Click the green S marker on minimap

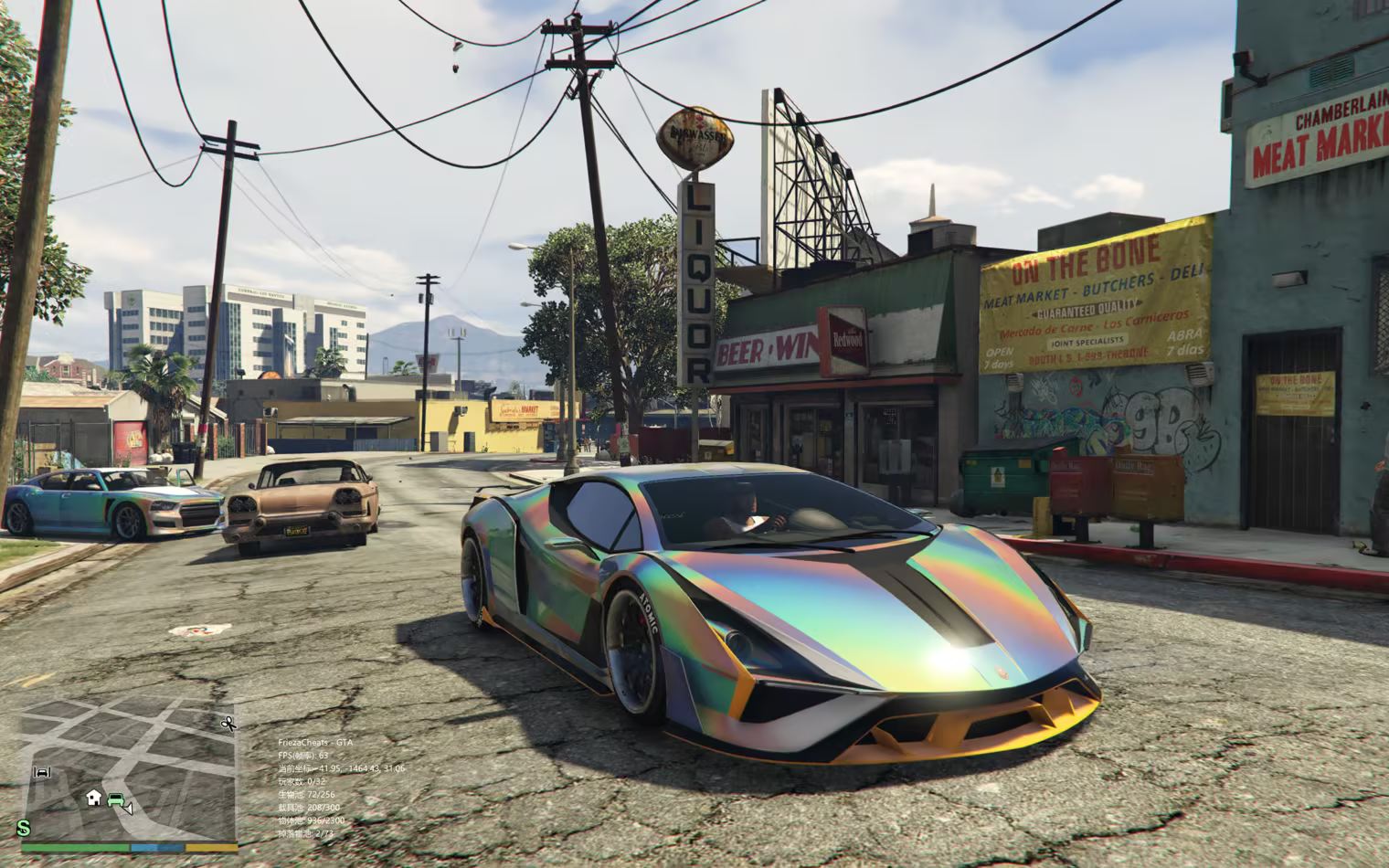(24, 828)
